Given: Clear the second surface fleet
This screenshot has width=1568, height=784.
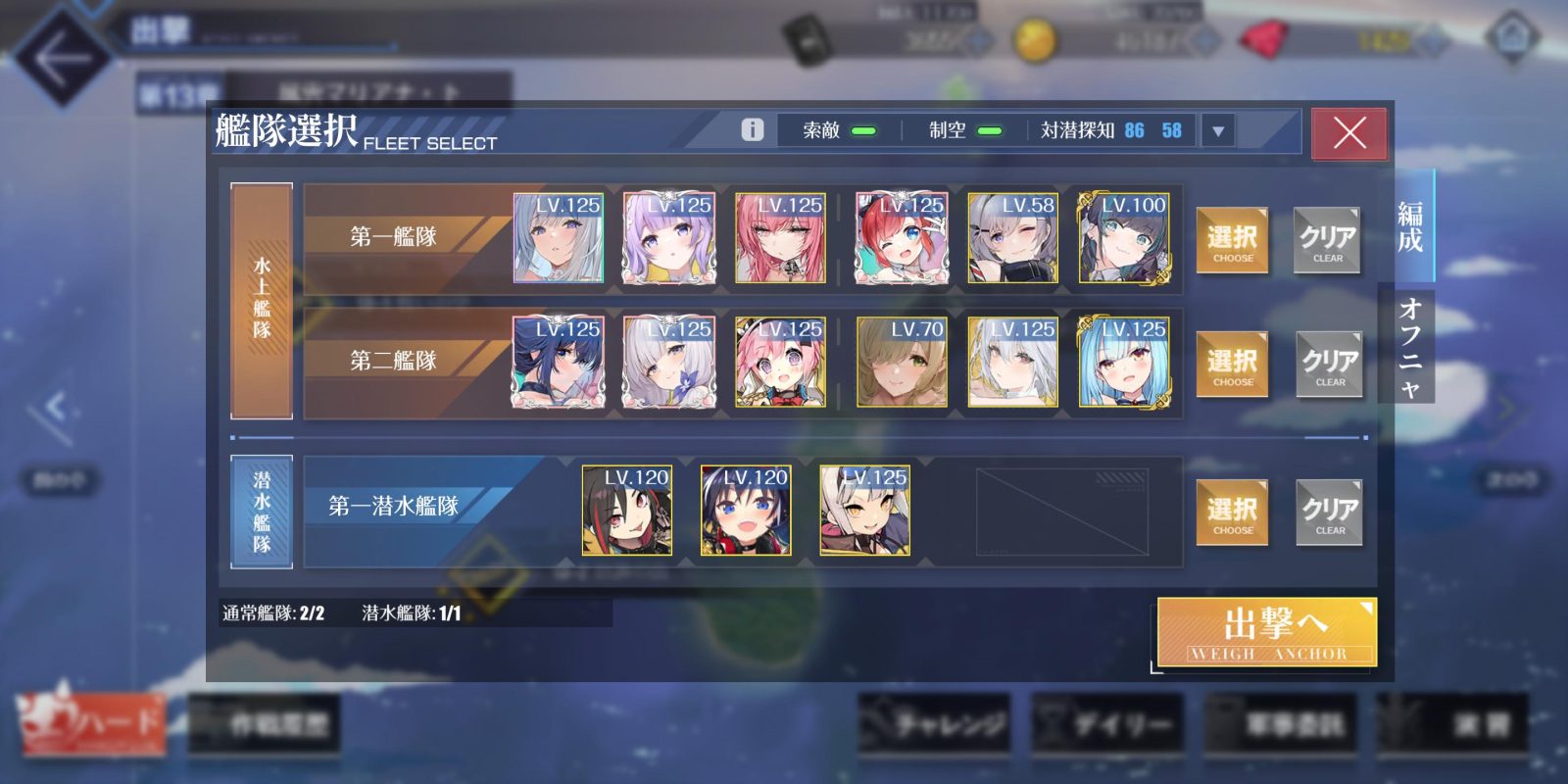Looking at the screenshot, I should (x=1329, y=365).
